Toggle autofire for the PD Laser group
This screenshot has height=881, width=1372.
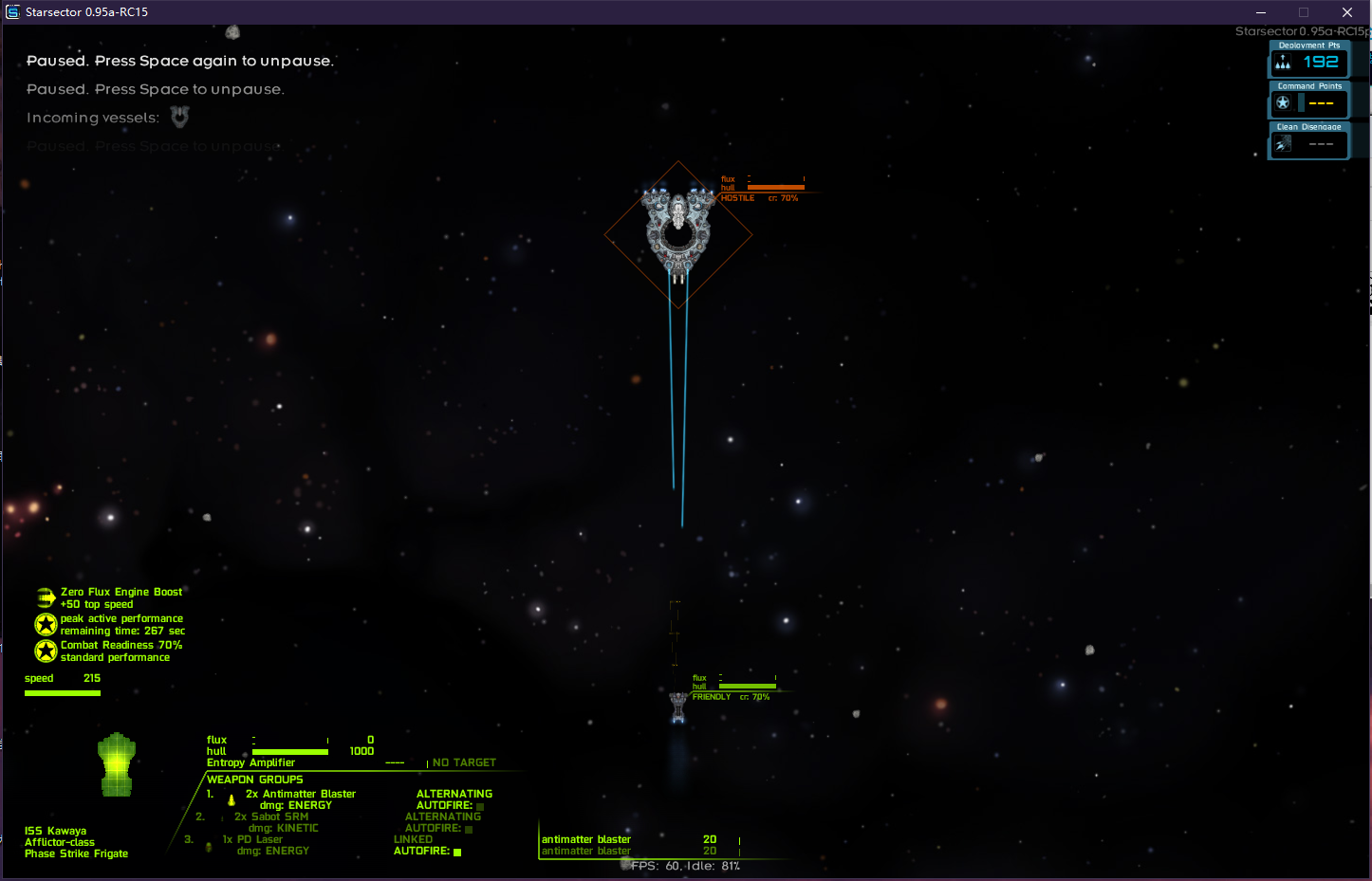coord(457,853)
